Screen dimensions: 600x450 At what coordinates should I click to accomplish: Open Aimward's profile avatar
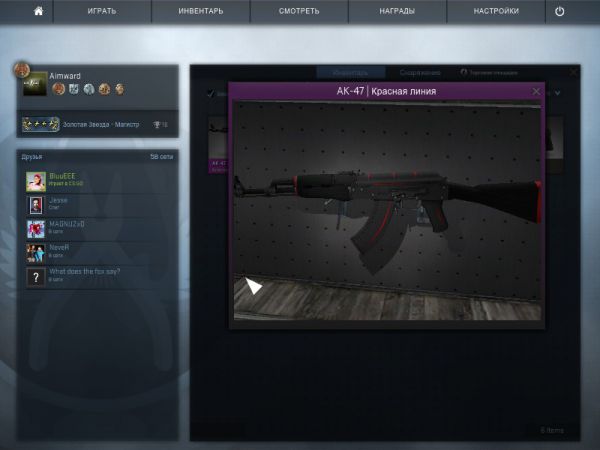point(34,84)
